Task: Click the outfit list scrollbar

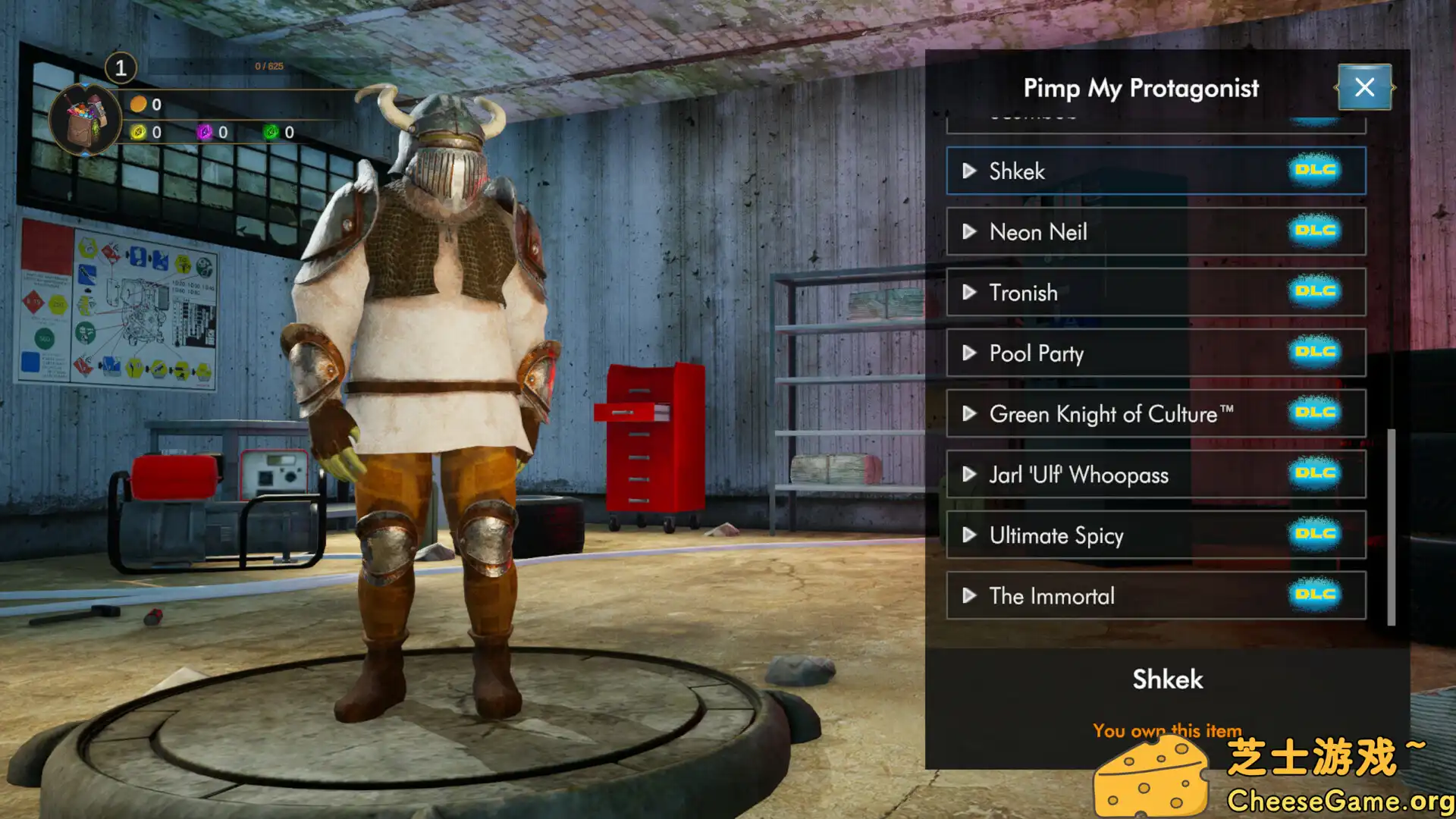Action: [1391, 527]
